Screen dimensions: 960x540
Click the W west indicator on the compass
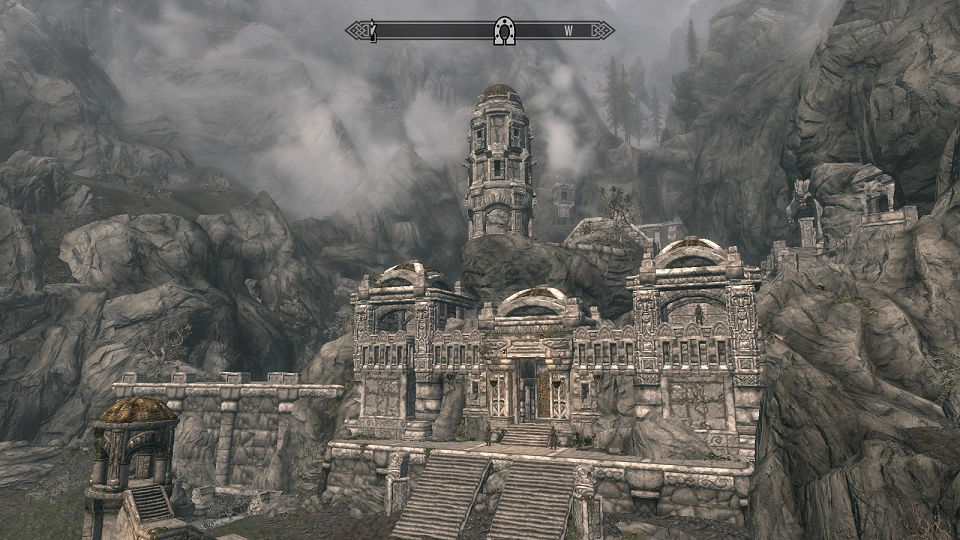pos(568,31)
